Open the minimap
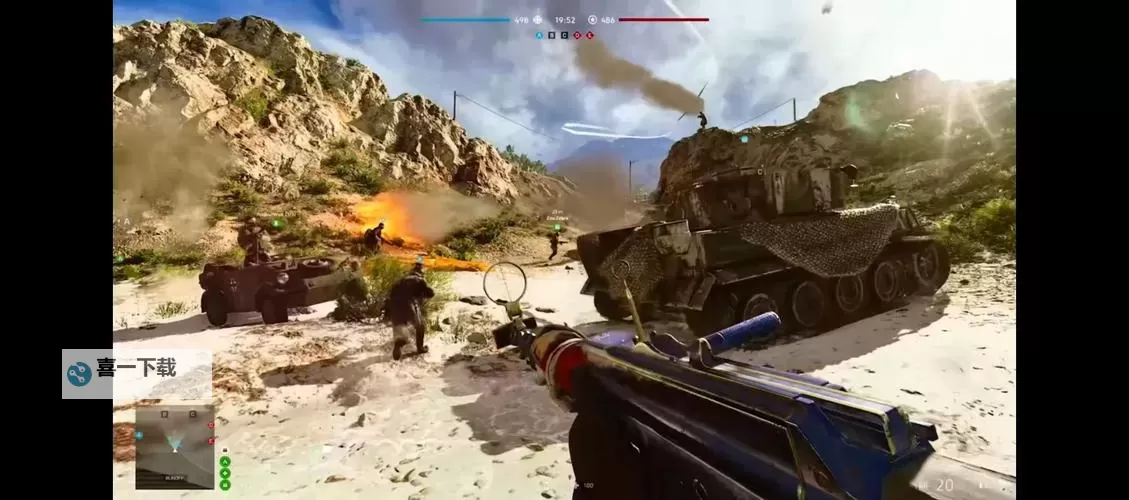The image size is (1129, 500). coord(175,447)
